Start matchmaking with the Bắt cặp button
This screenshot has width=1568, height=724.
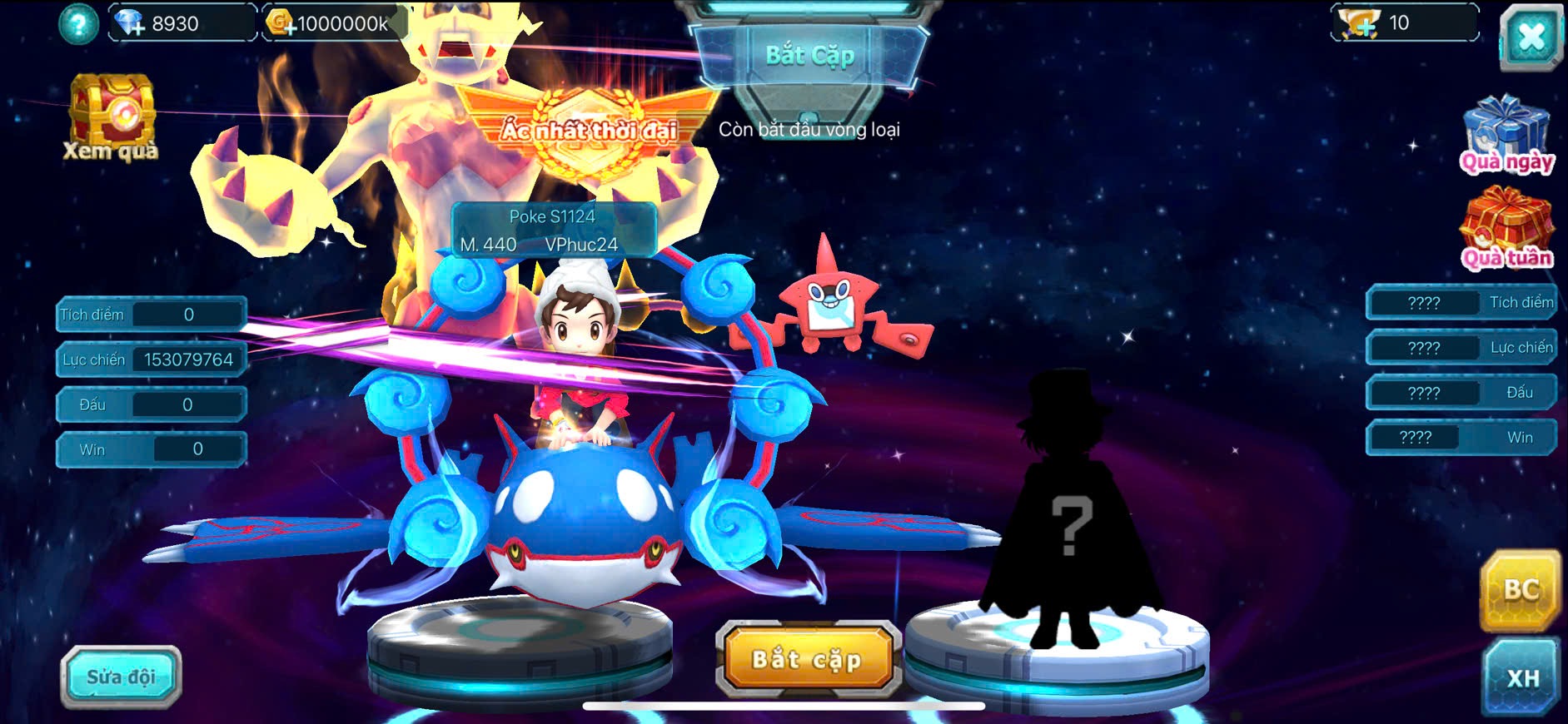(807, 660)
